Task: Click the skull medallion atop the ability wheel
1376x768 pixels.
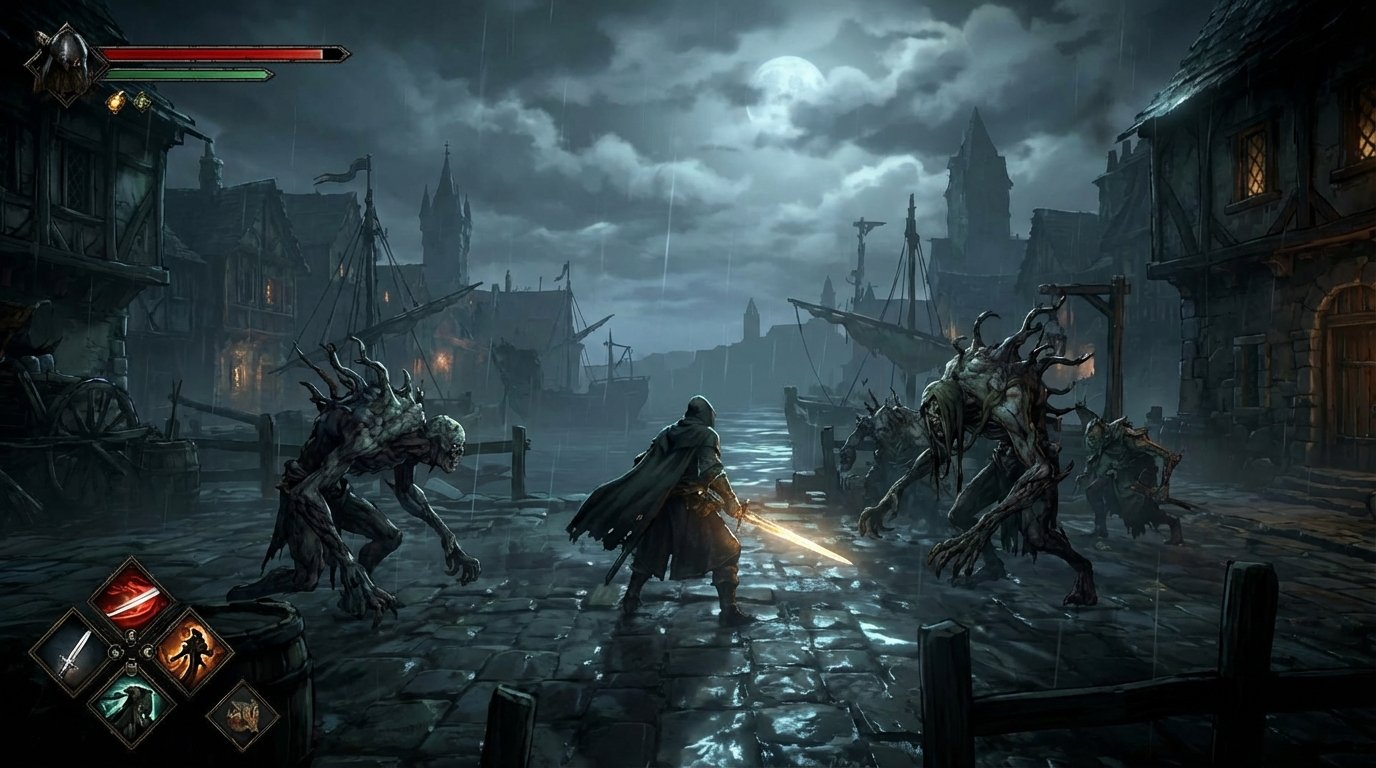Action: pyautogui.click(x=130, y=636)
